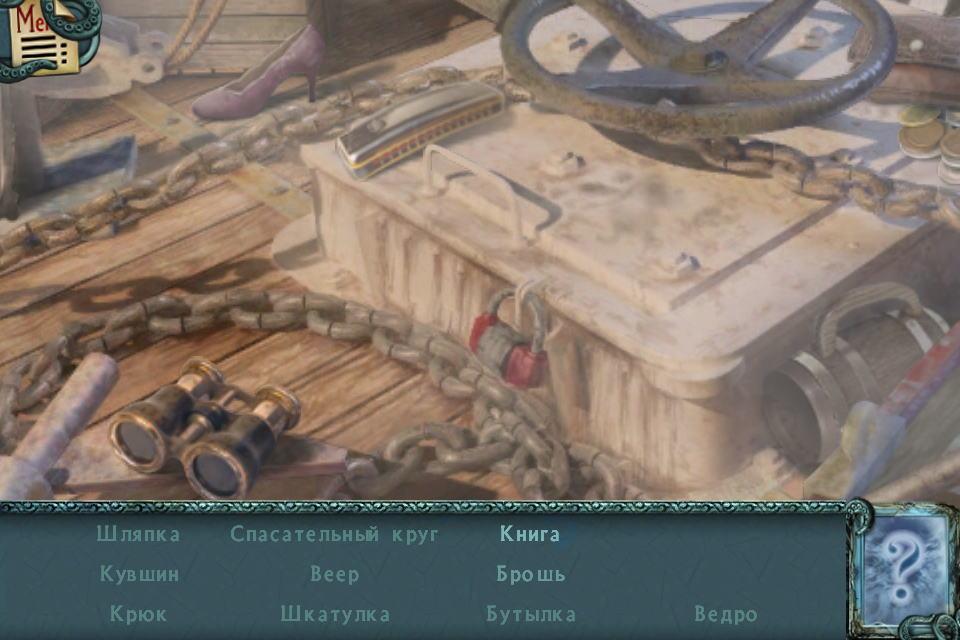Select Ведро in the item list
This screenshot has height=640, width=960.
click(726, 614)
